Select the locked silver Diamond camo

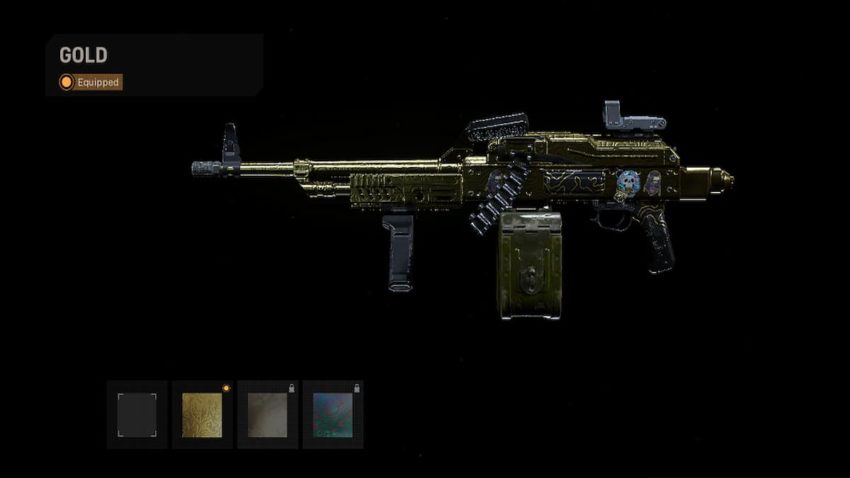pos(267,414)
